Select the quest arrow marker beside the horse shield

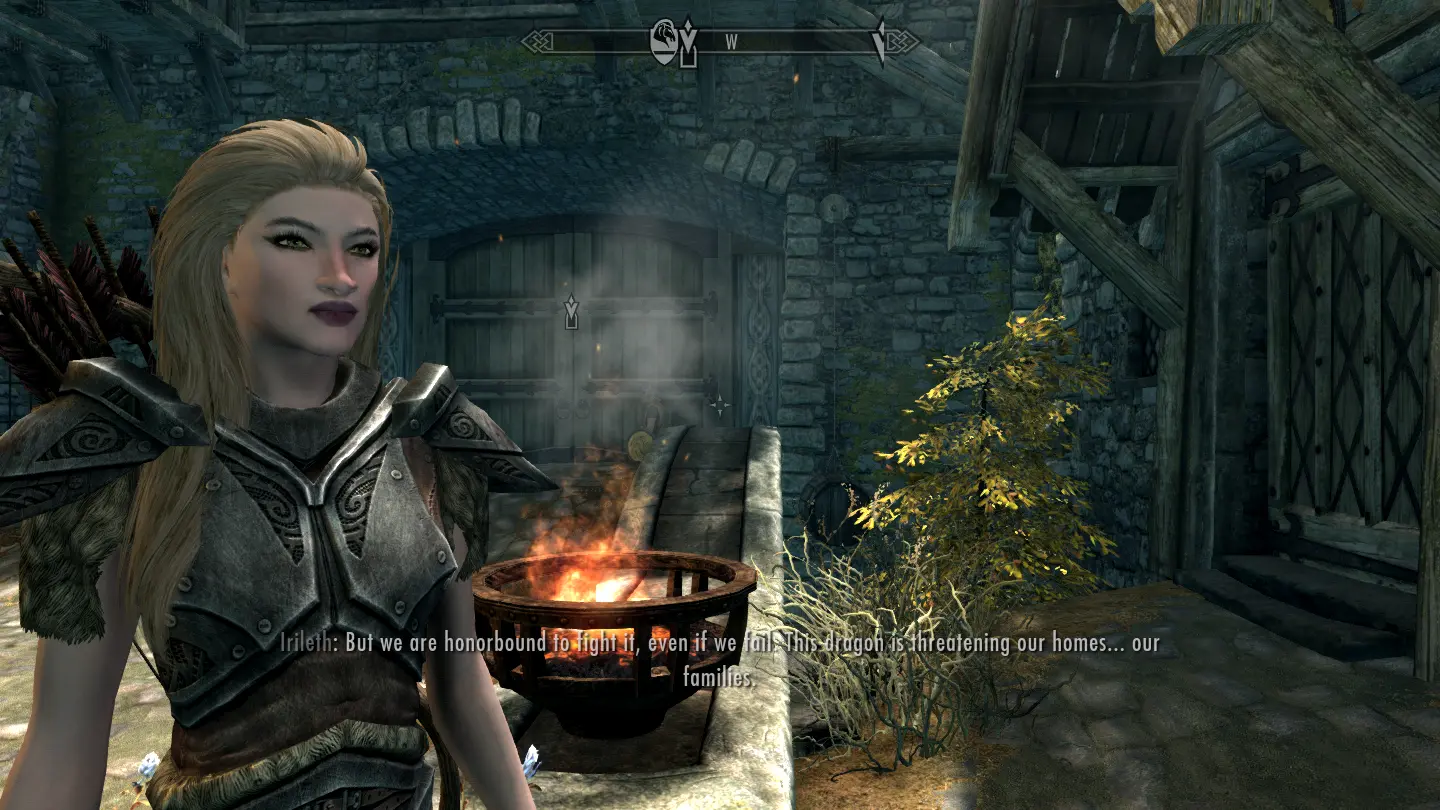click(x=688, y=44)
